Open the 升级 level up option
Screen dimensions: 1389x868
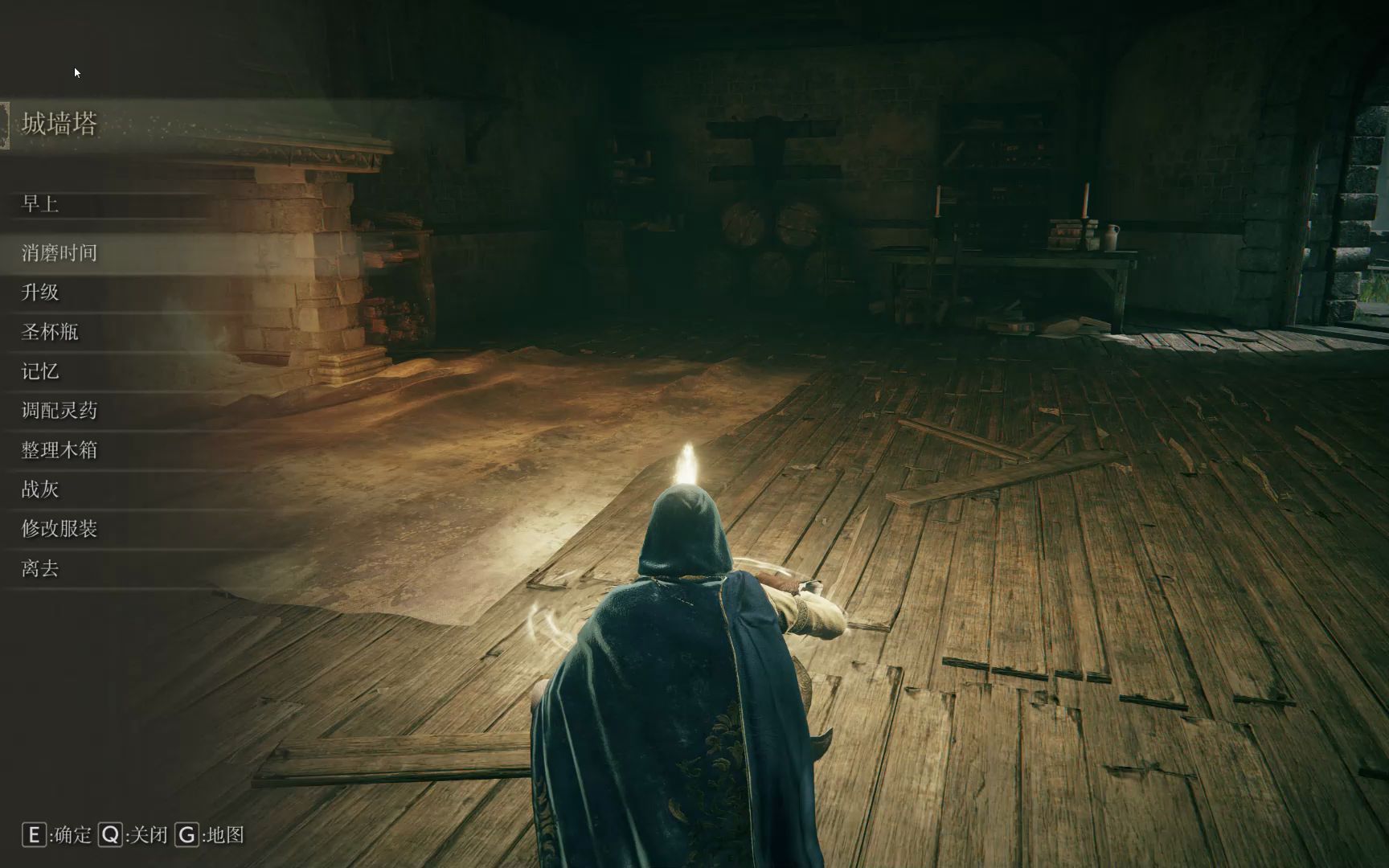(x=40, y=293)
